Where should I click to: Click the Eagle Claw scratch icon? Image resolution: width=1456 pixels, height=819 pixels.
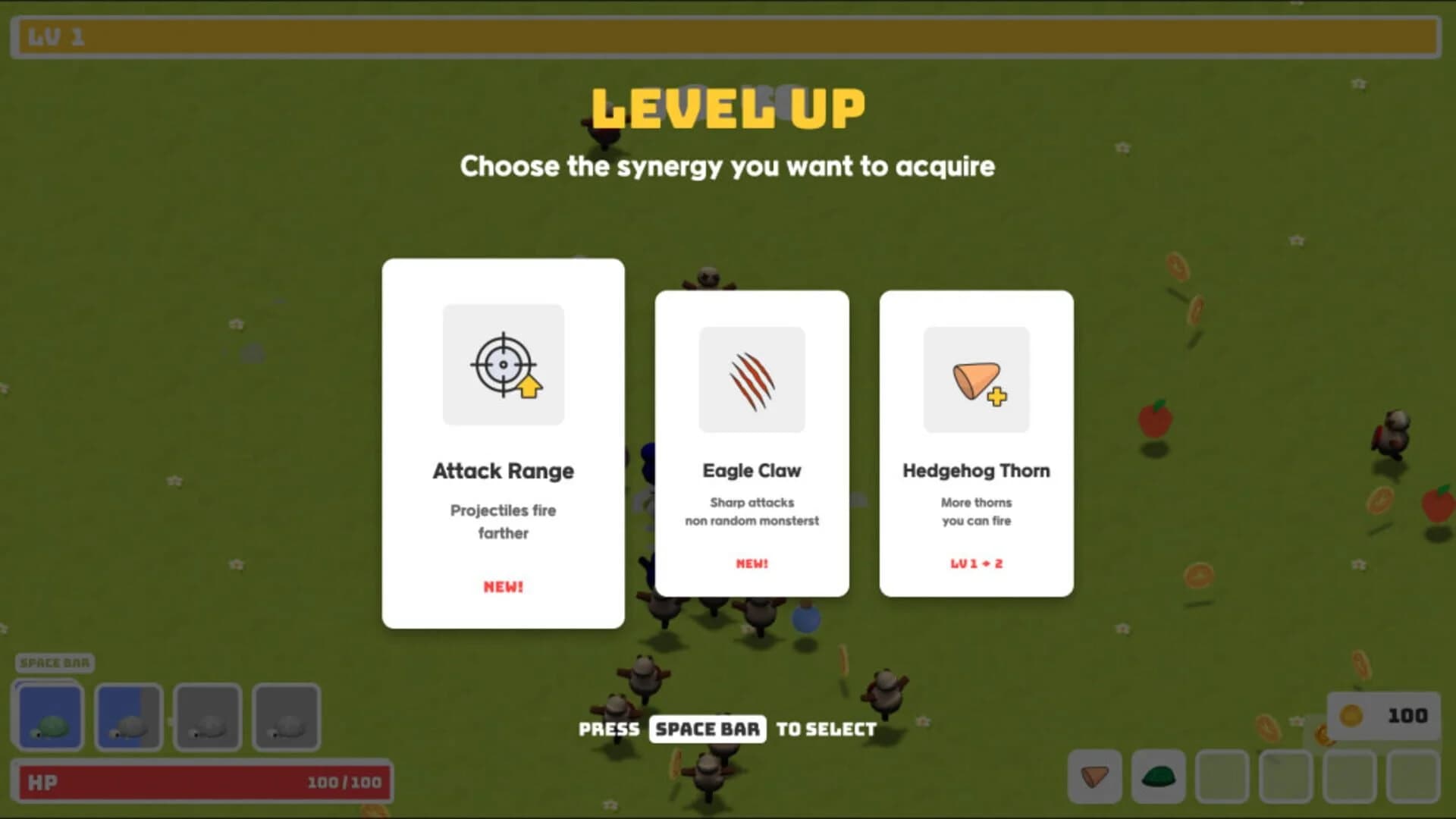[752, 379]
